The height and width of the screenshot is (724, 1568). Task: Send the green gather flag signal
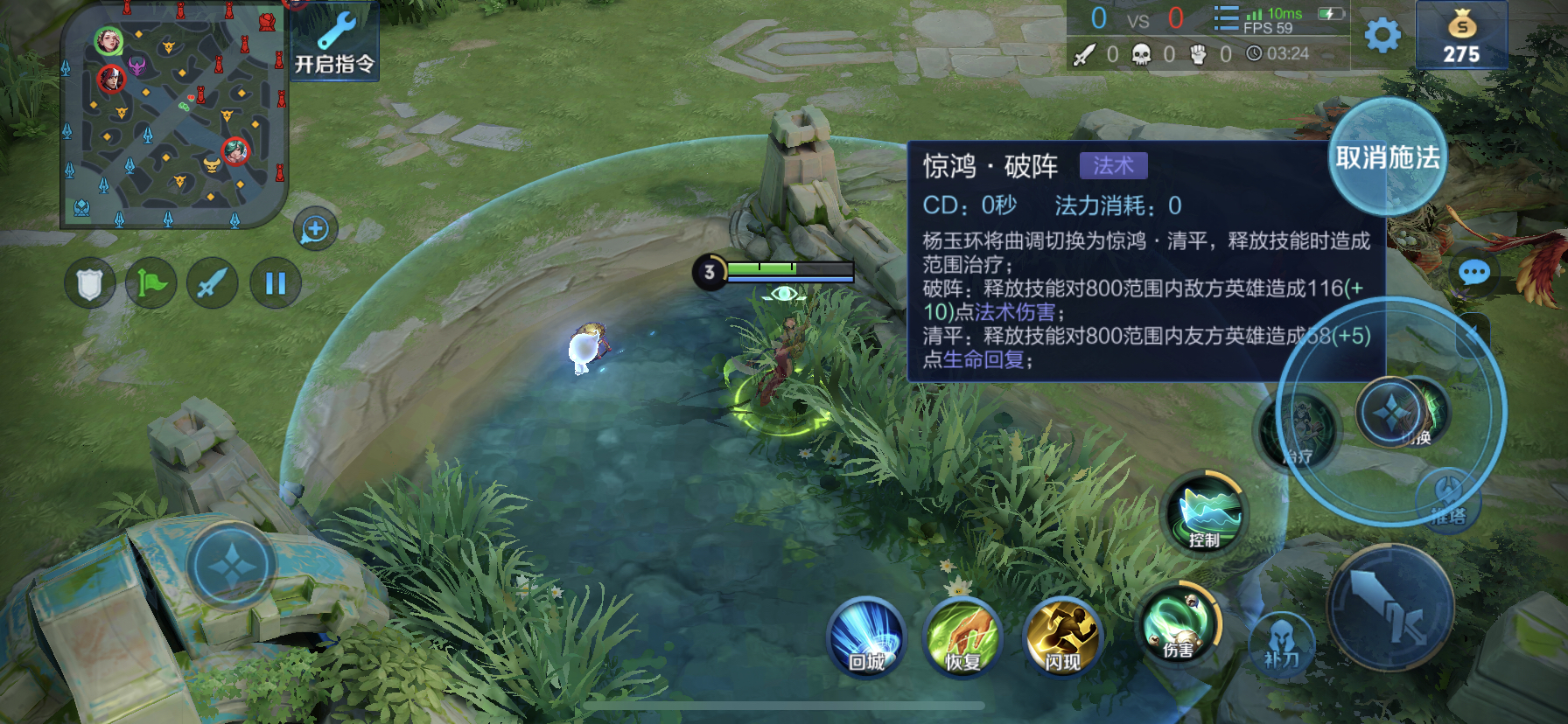coord(150,284)
